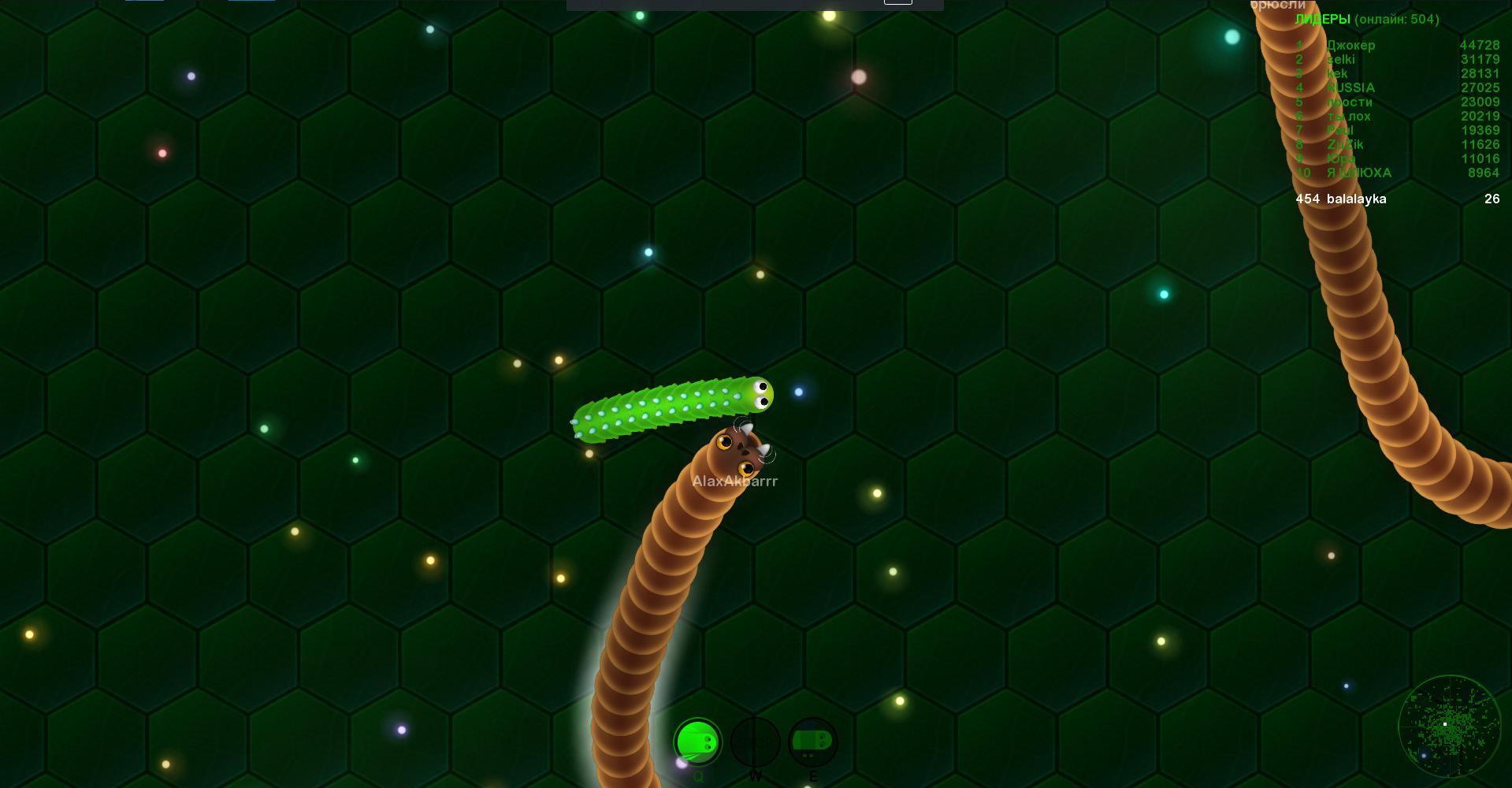Click the score 8964 next to tenth place

tap(1485, 173)
